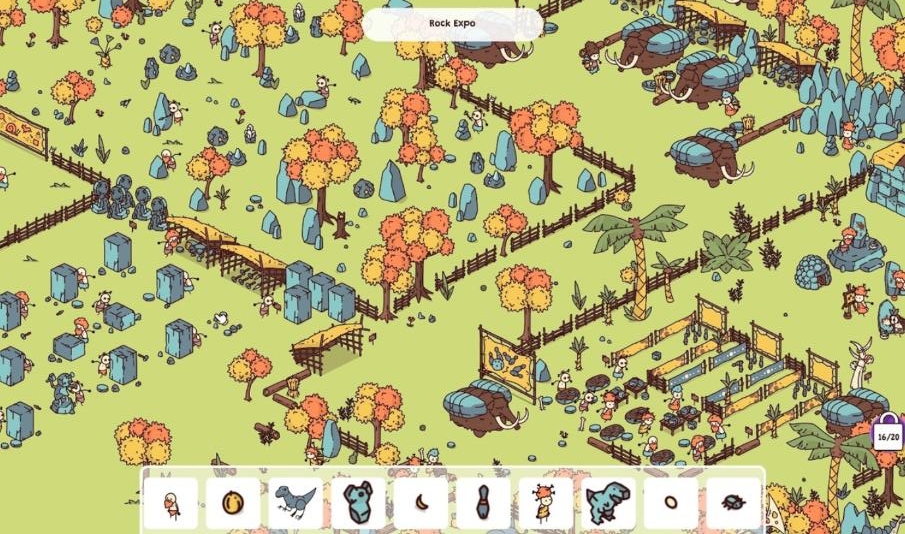
Task: Select the caveman holding meat target
Action: (x=171, y=502)
